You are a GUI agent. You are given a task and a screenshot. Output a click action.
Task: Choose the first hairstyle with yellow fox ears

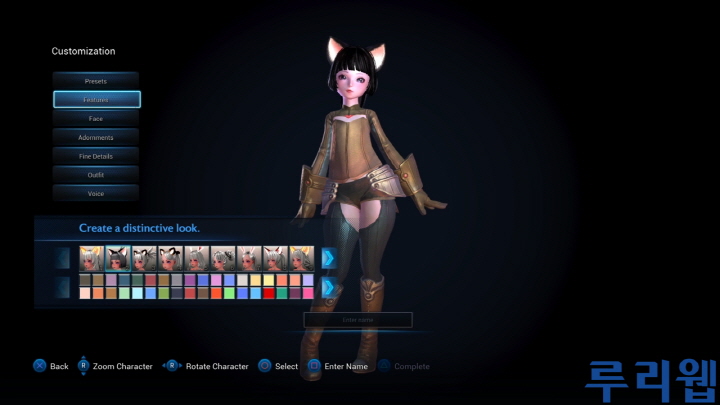click(92, 258)
